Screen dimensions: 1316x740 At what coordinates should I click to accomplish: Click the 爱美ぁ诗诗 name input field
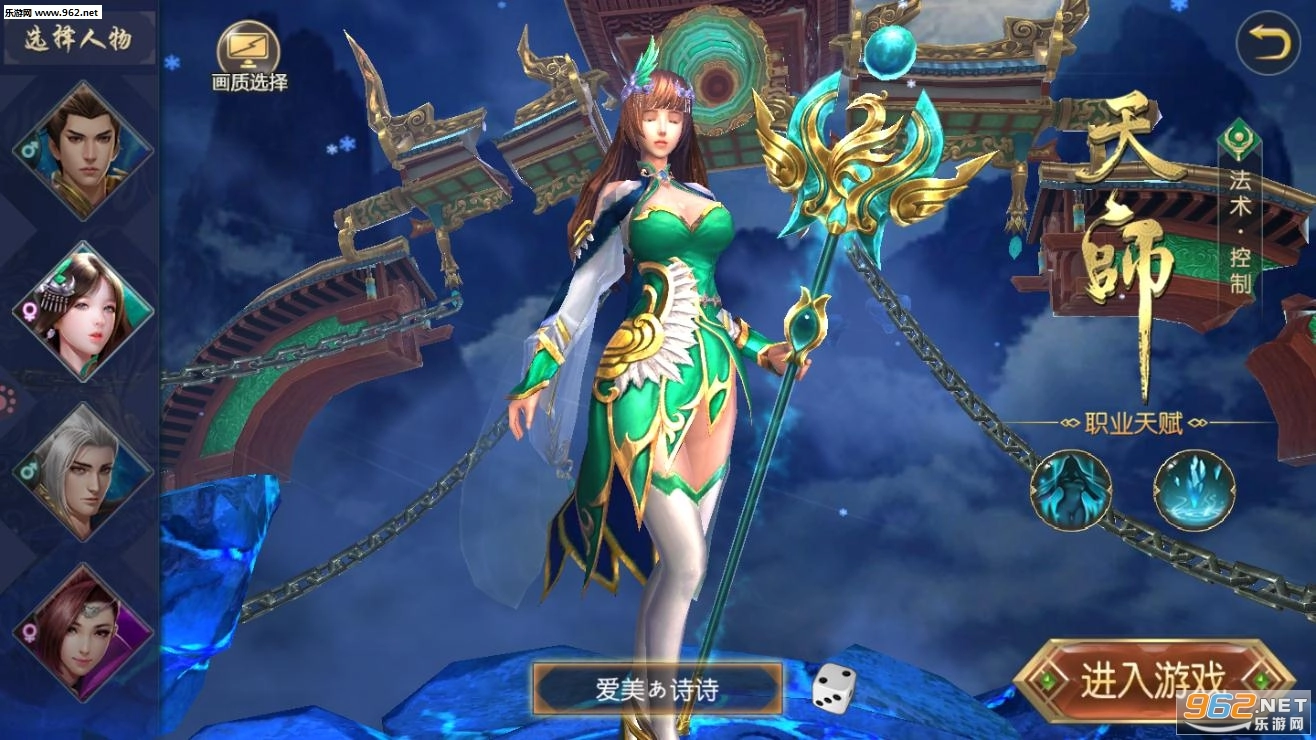pyautogui.click(x=660, y=687)
